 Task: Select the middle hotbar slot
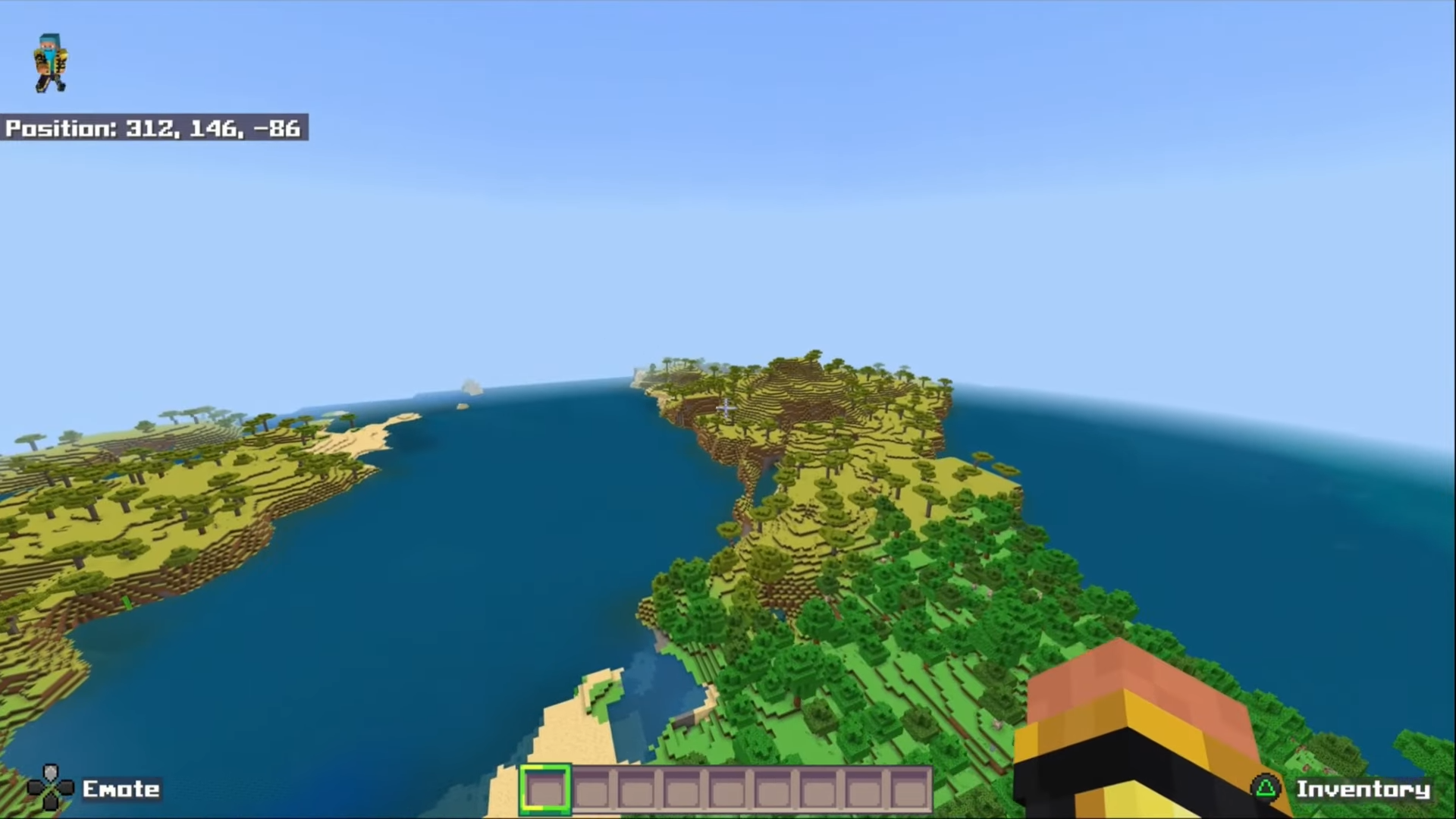[726, 790]
